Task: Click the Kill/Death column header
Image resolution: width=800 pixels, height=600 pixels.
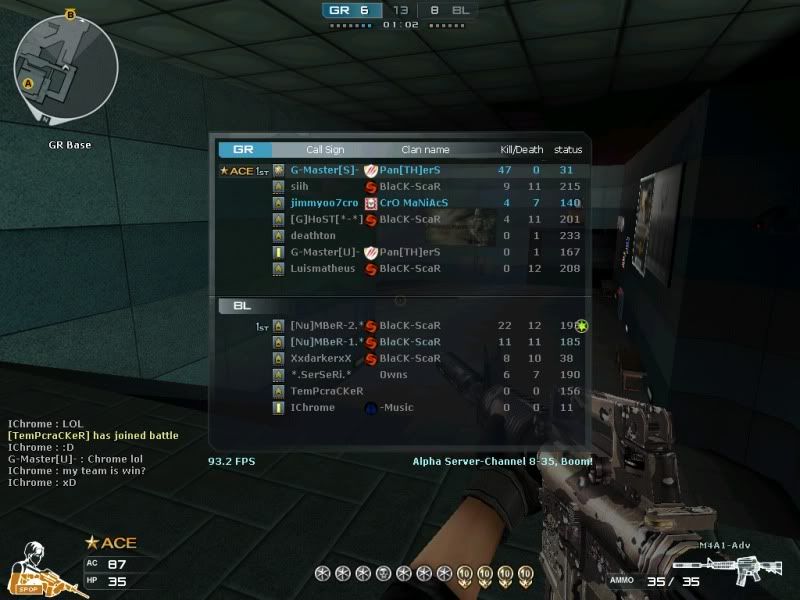Action: 521,150
